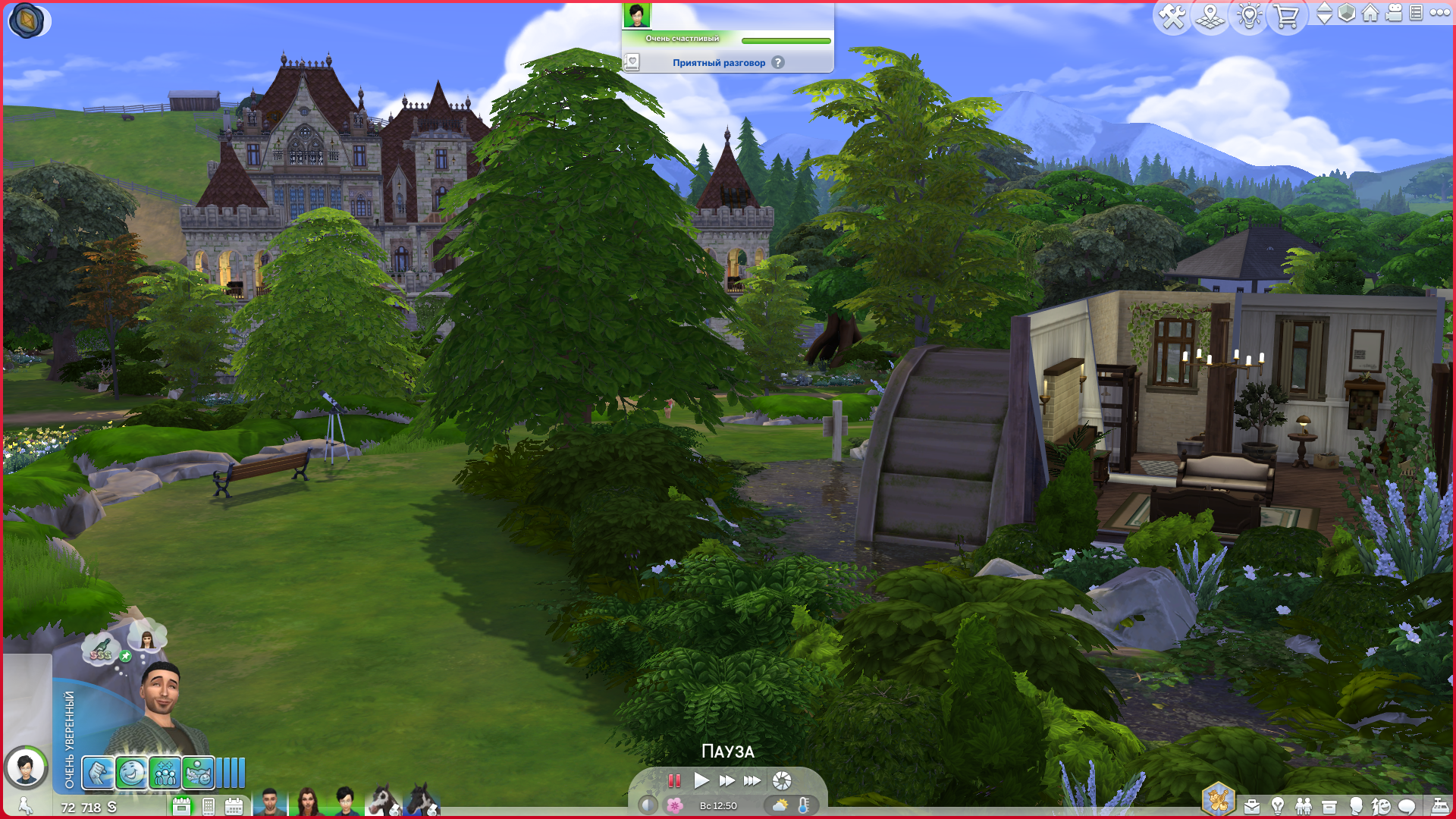1456x819 pixels.
Task: Open the Sim's inventory box icon
Action: [1329, 805]
